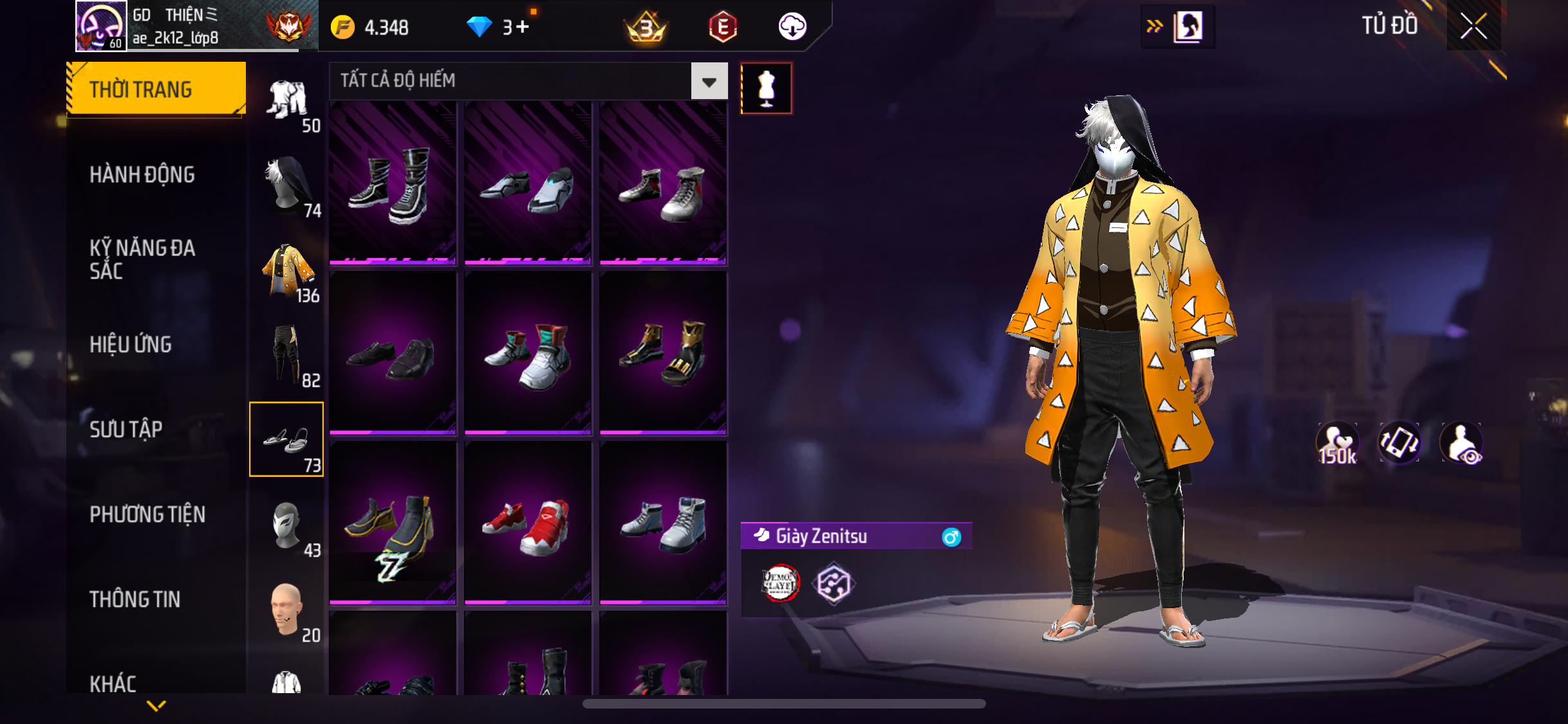Screen dimensions: 1568x724
Task: Choose the black dress shoes
Action: [393, 353]
